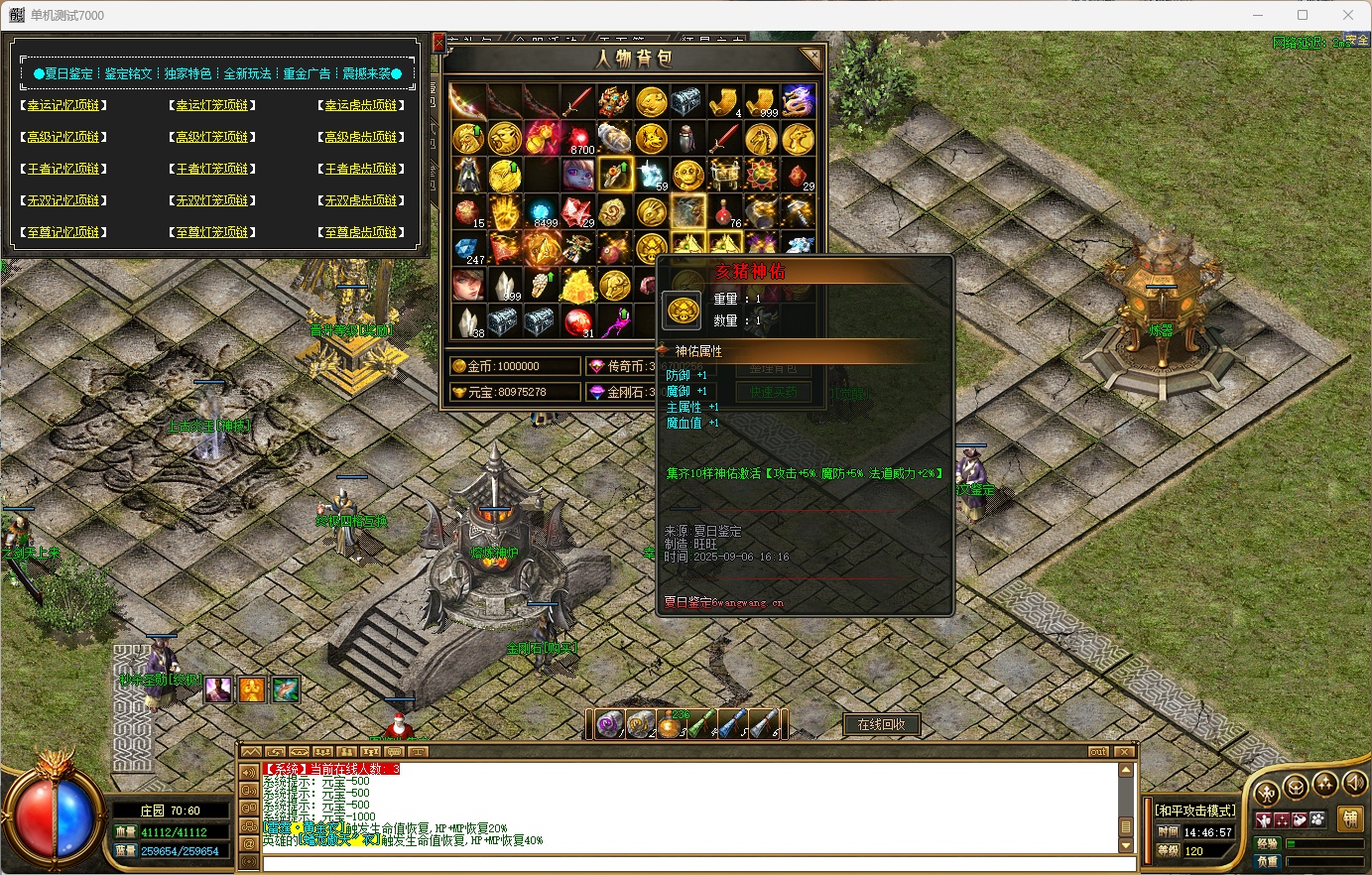Close the necklace appraisal panel
Image resolution: width=1372 pixels, height=875 pixels.
click(438, 43)
